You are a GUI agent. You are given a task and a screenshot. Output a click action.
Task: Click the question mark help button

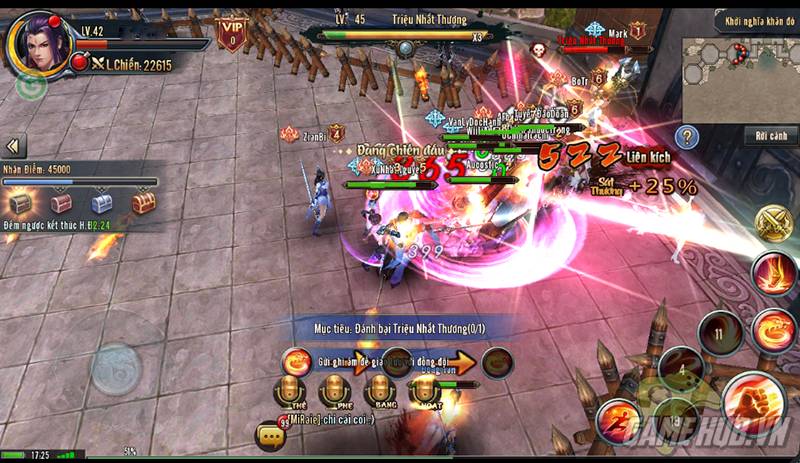pyautogui.click(x=686, y=137)
